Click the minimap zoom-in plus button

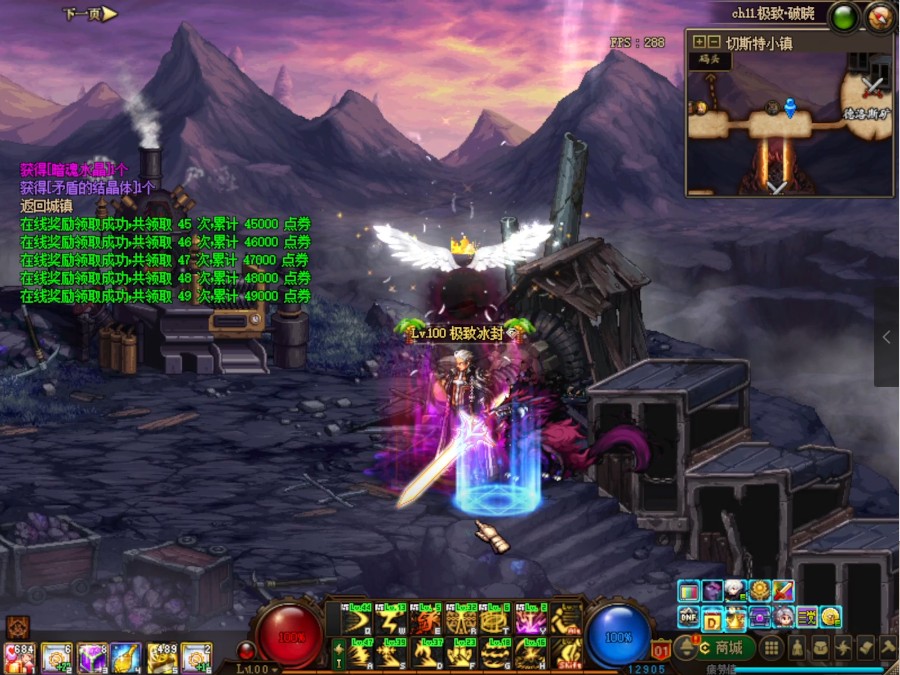coord(699,43)
